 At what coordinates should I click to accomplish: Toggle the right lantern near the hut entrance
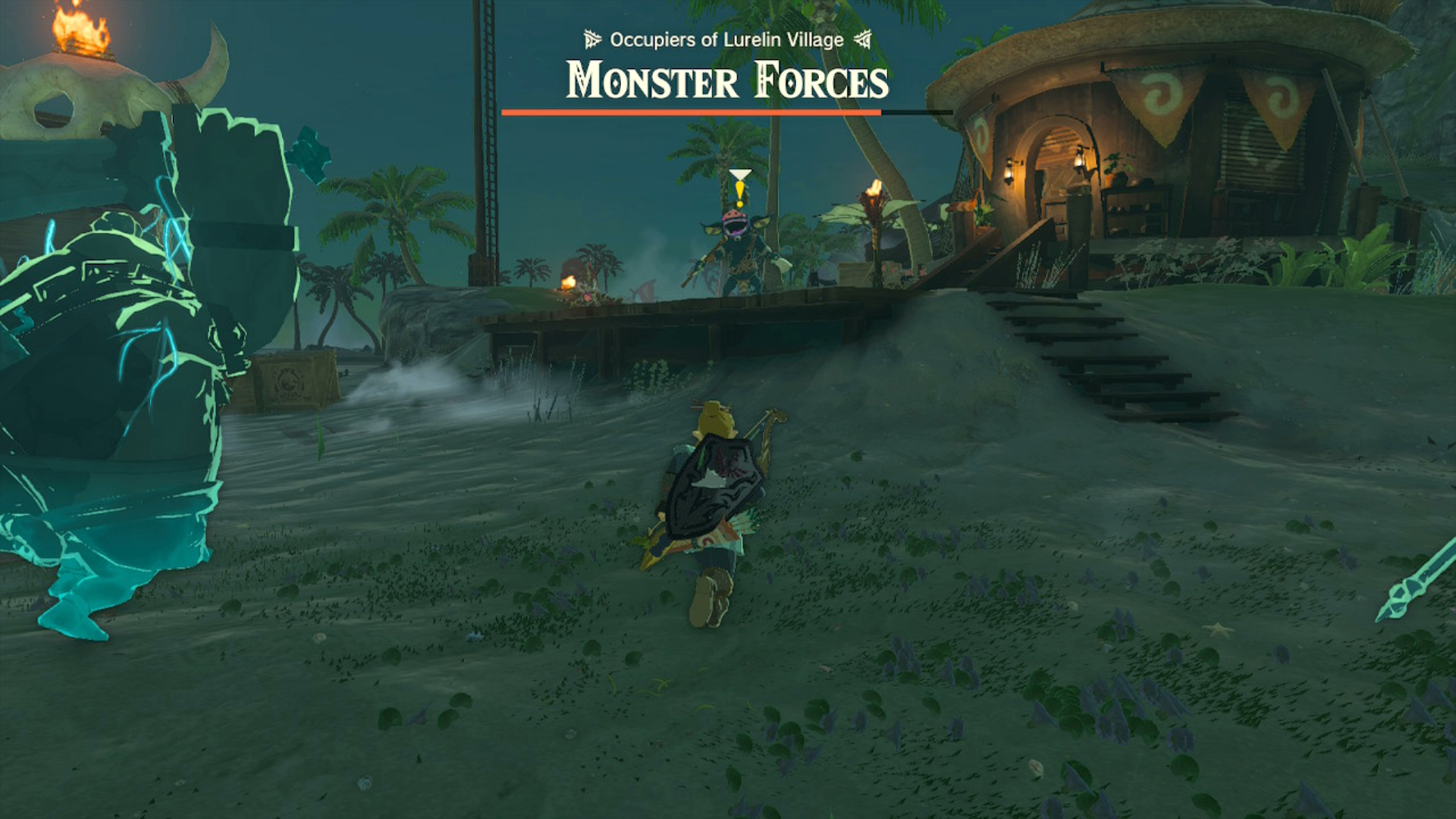click(1080, 163)
